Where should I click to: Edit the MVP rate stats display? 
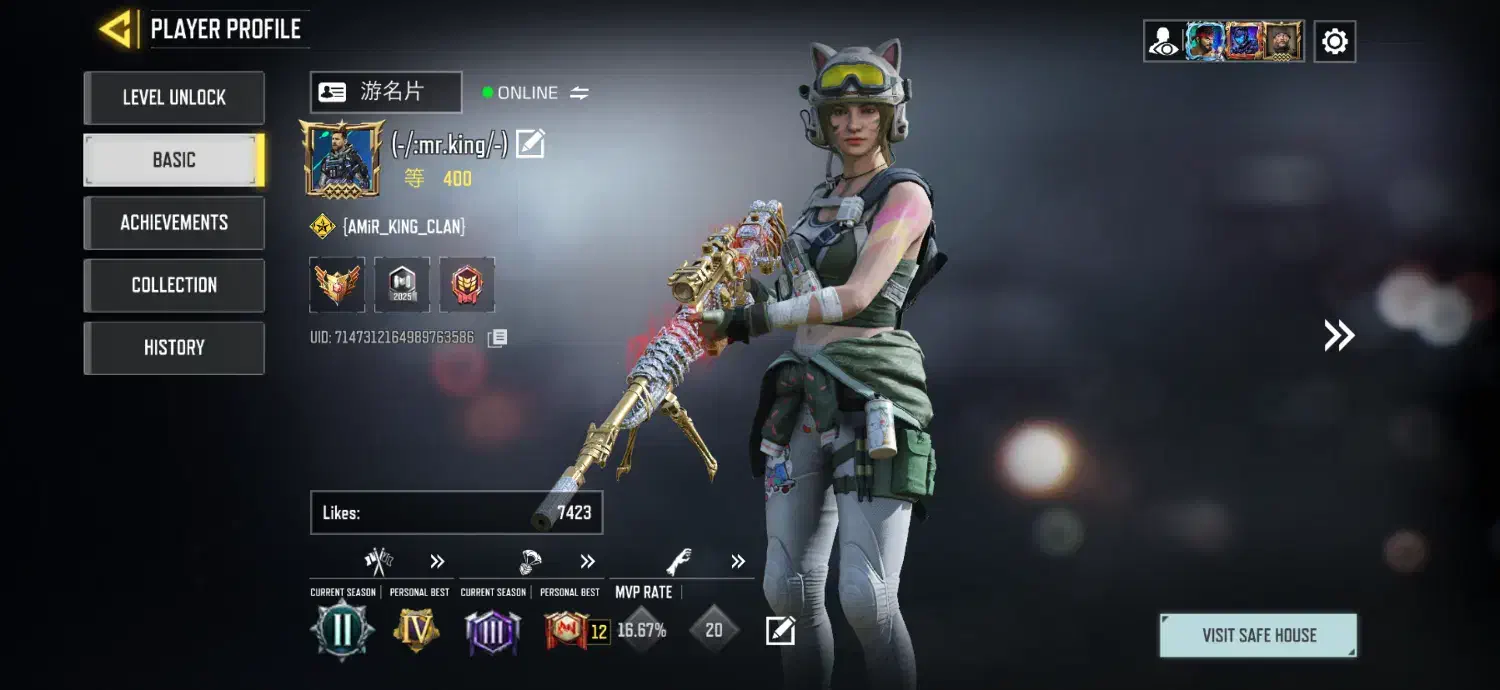[780, 631]
